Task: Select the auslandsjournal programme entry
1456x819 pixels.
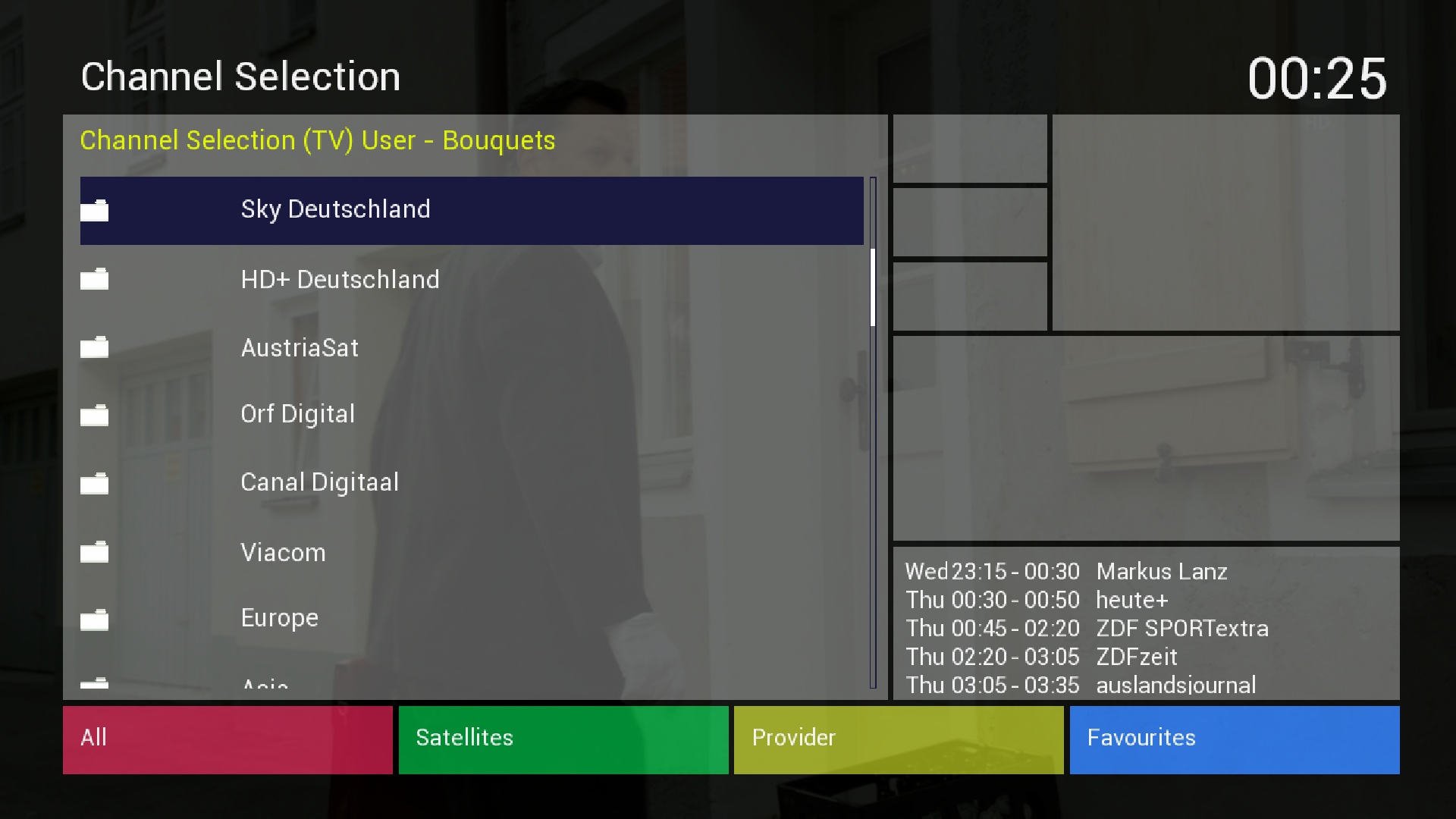Action: click(1175, 685)
